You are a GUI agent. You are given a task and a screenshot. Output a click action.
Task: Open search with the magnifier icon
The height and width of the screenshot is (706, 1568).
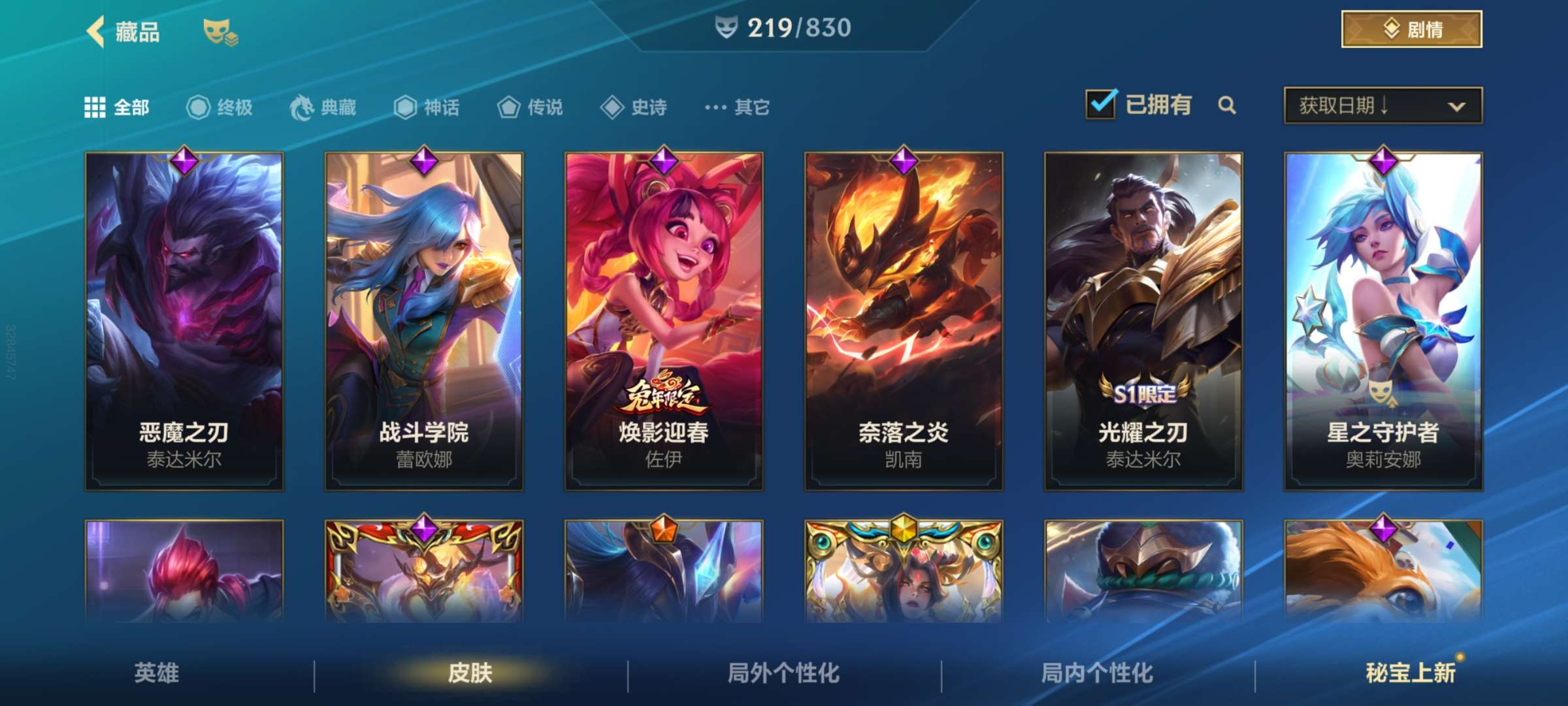click(x=1228, y=105)
